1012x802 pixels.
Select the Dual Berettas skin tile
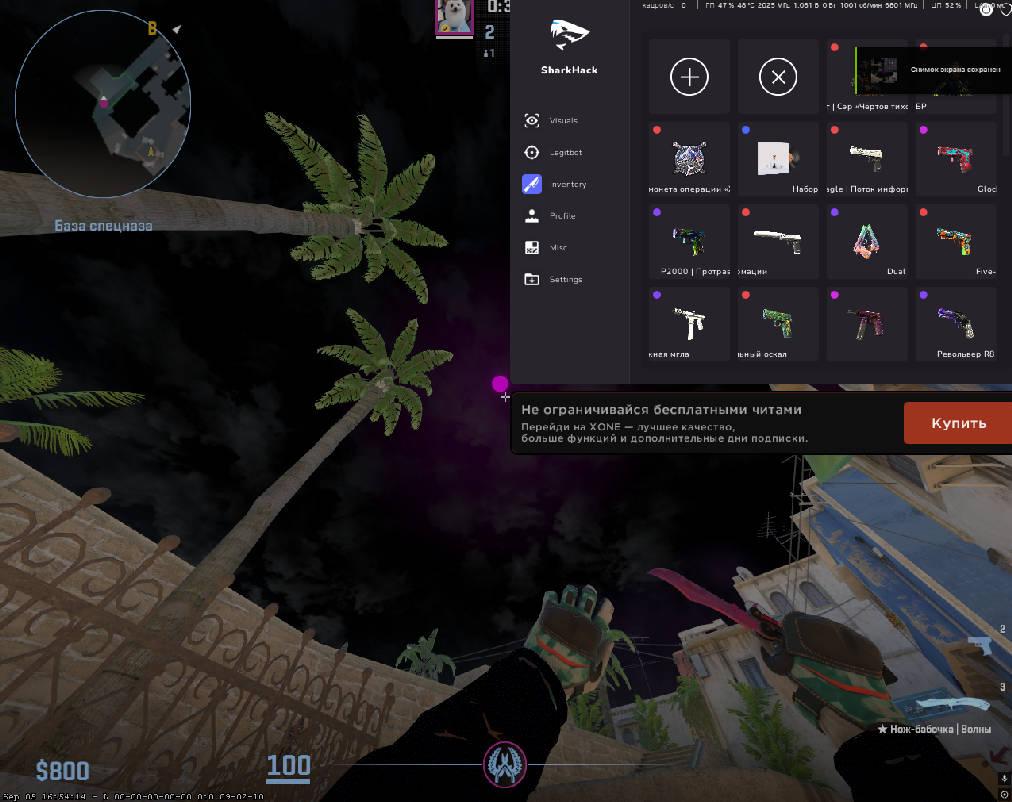[867, 242]
